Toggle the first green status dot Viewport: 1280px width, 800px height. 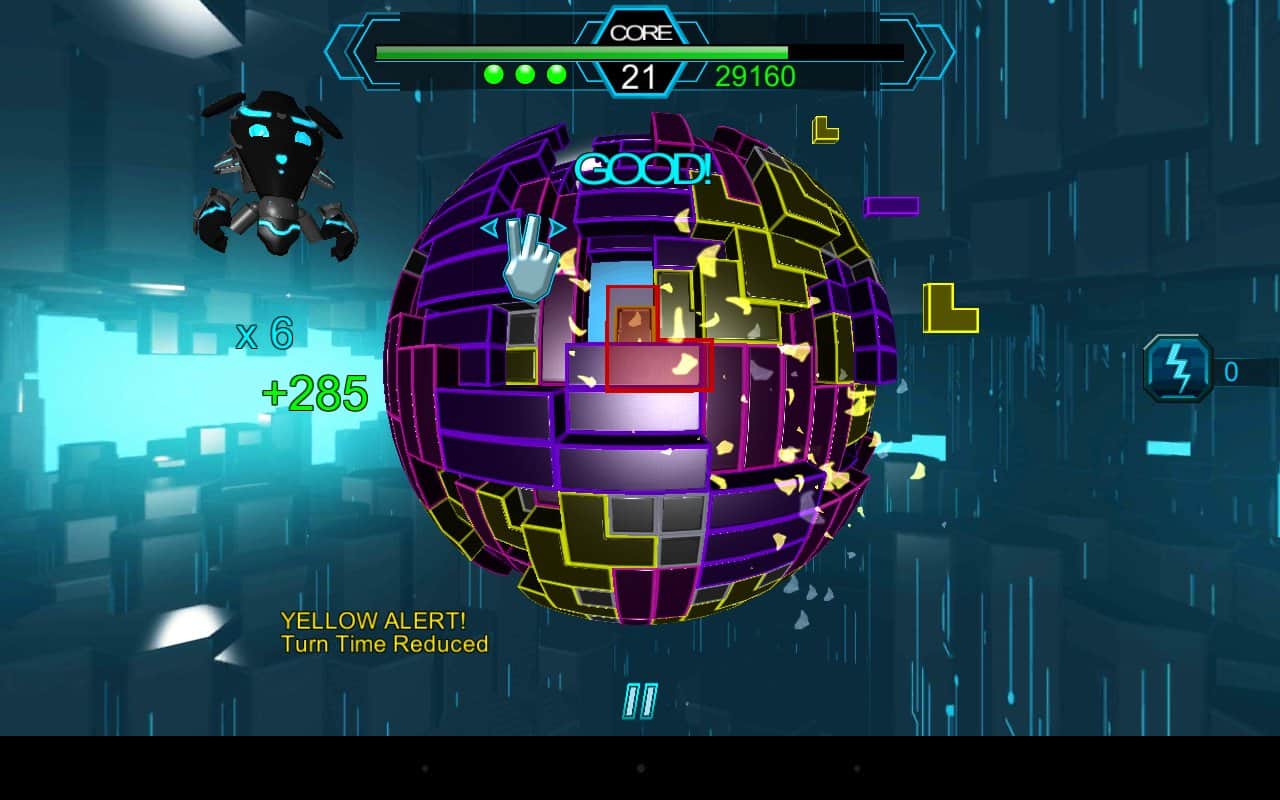click(492, 72)
